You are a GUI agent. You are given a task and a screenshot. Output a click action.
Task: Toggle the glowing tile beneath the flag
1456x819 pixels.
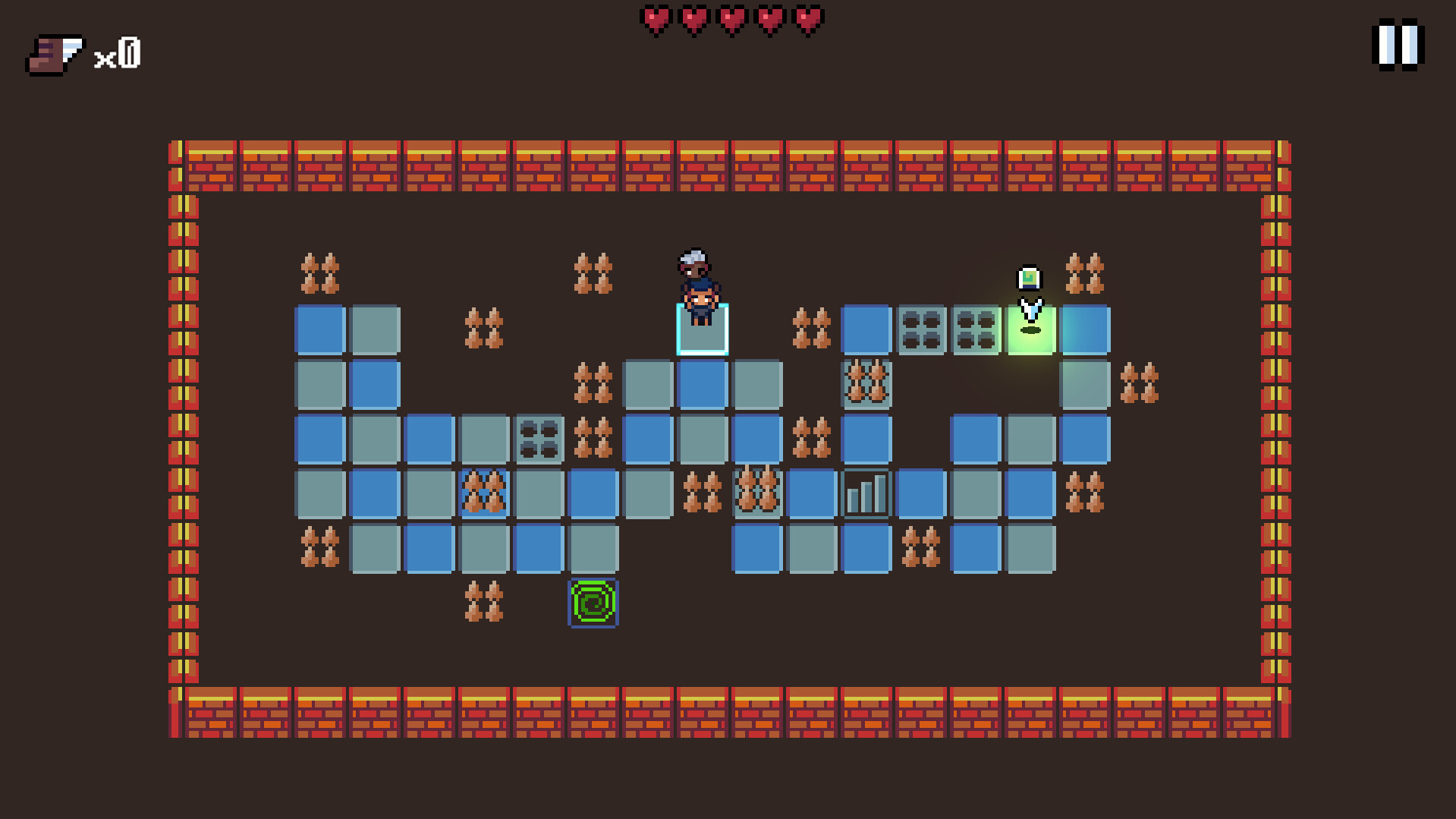[x=1030, y=329]
